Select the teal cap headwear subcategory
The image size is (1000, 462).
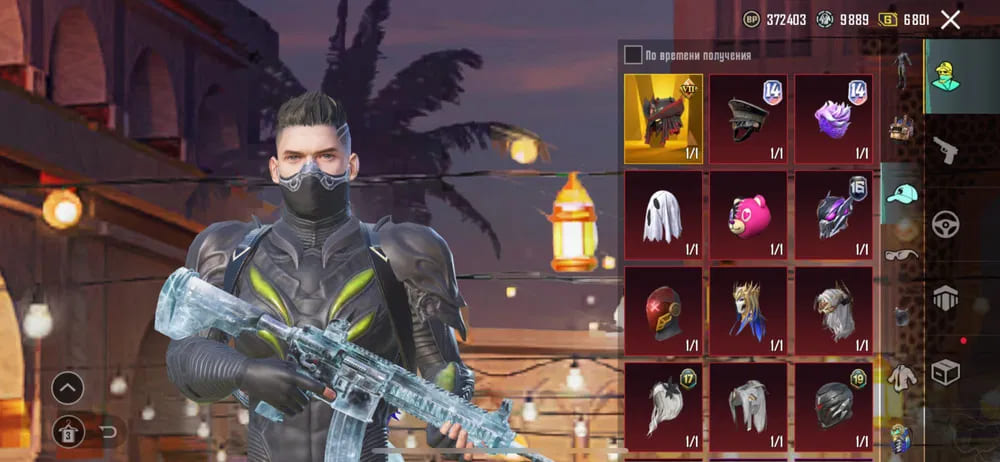tap(903, 193)
